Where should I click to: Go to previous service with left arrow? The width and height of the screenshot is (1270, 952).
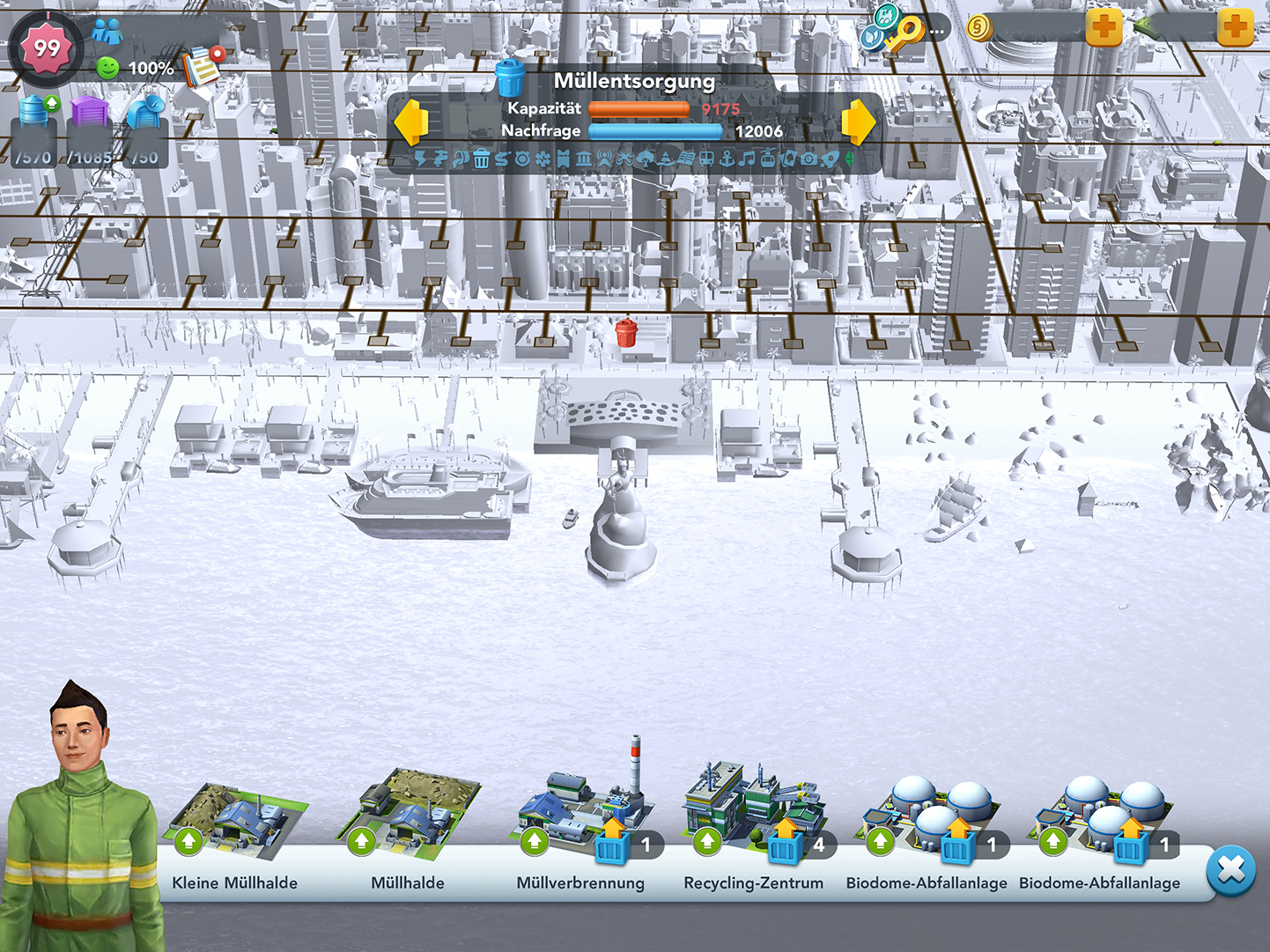(411, 122)
